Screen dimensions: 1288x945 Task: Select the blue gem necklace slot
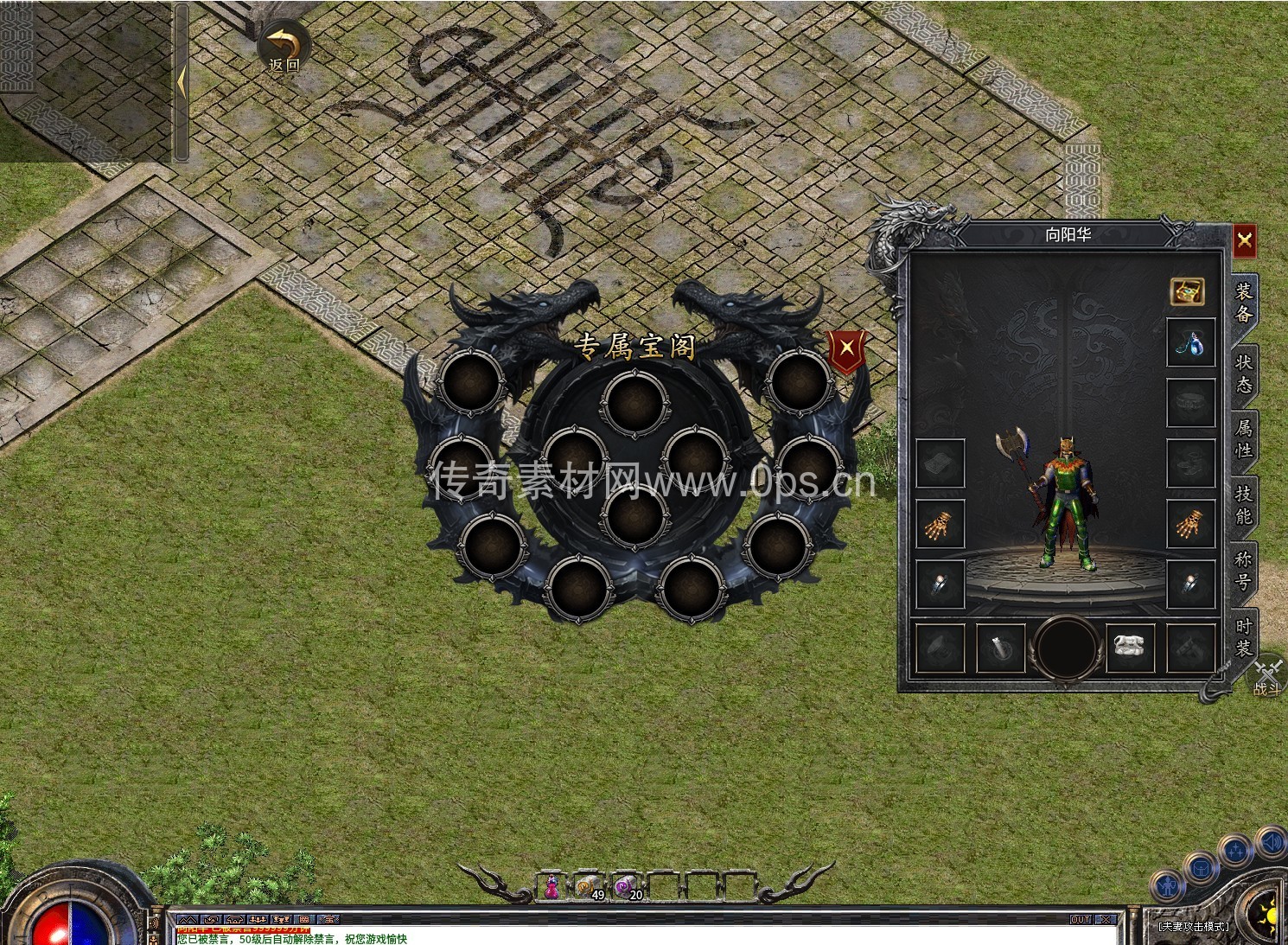(1190, 343)
